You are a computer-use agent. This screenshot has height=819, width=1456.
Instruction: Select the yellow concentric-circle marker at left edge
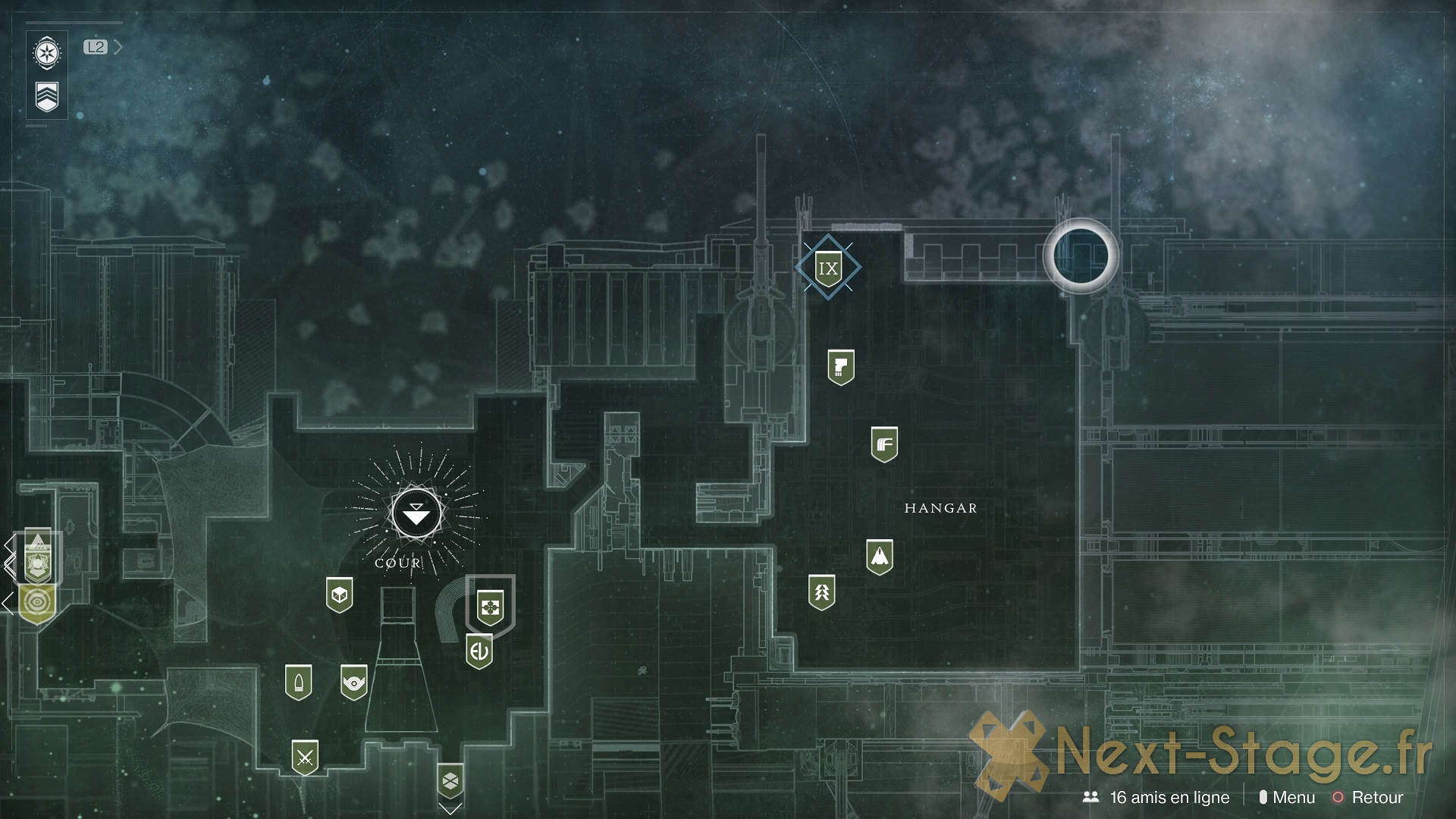[36, 604]
